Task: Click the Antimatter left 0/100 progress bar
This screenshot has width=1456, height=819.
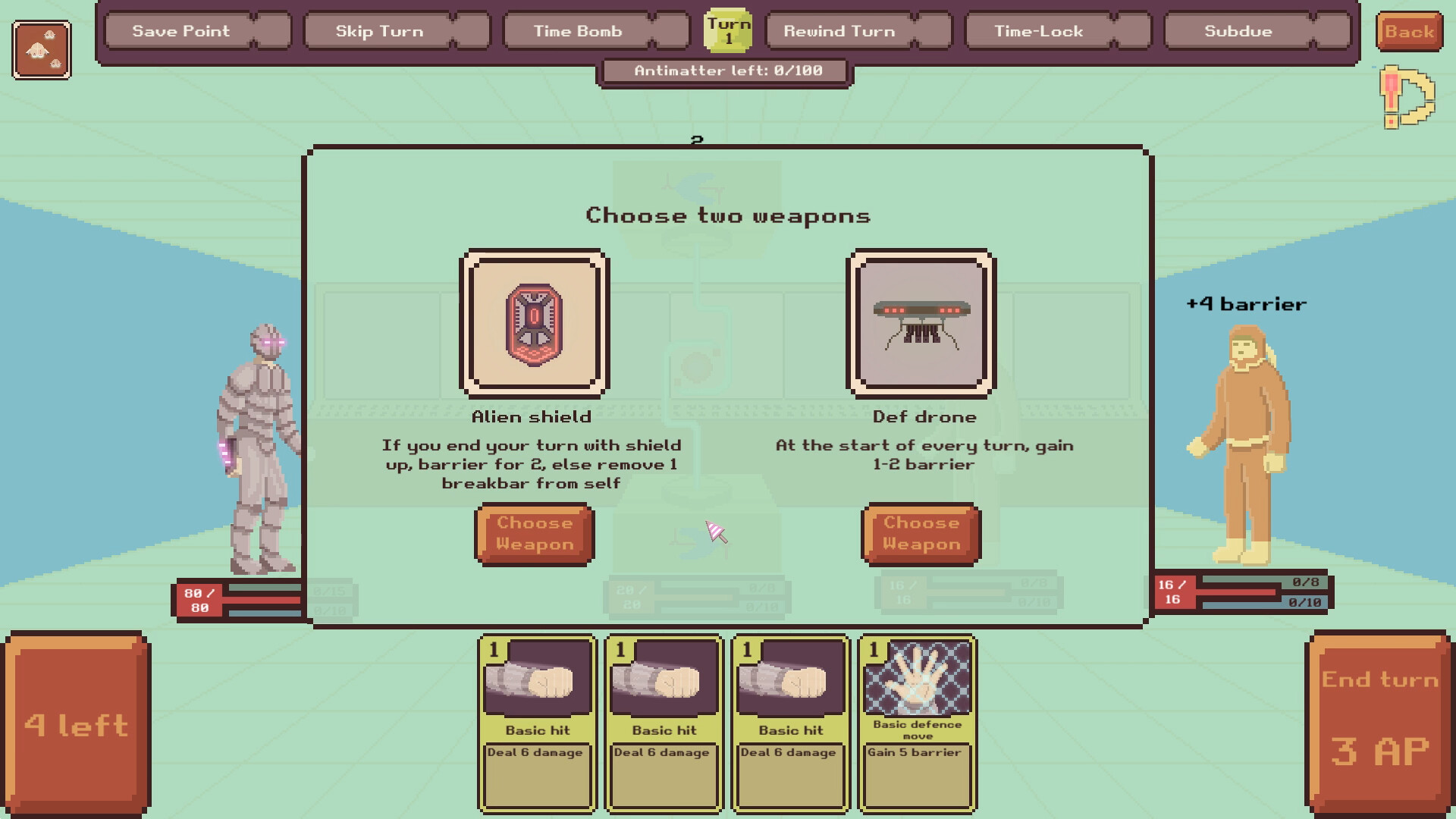Action: click(724, 72)
